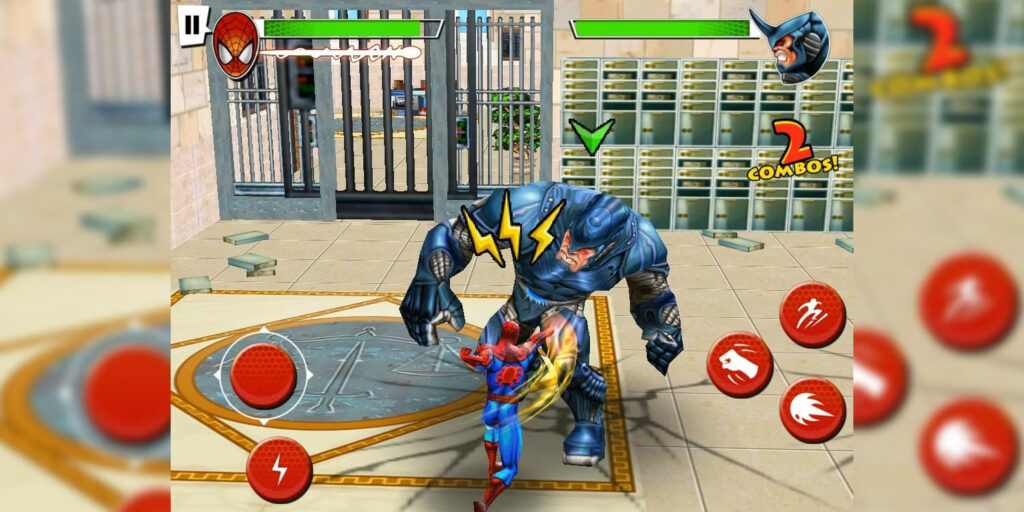Viewport: 1024px width, 512px height.
Task: Trigger the leaping figure jump button
Action: [x=812, y=315]
